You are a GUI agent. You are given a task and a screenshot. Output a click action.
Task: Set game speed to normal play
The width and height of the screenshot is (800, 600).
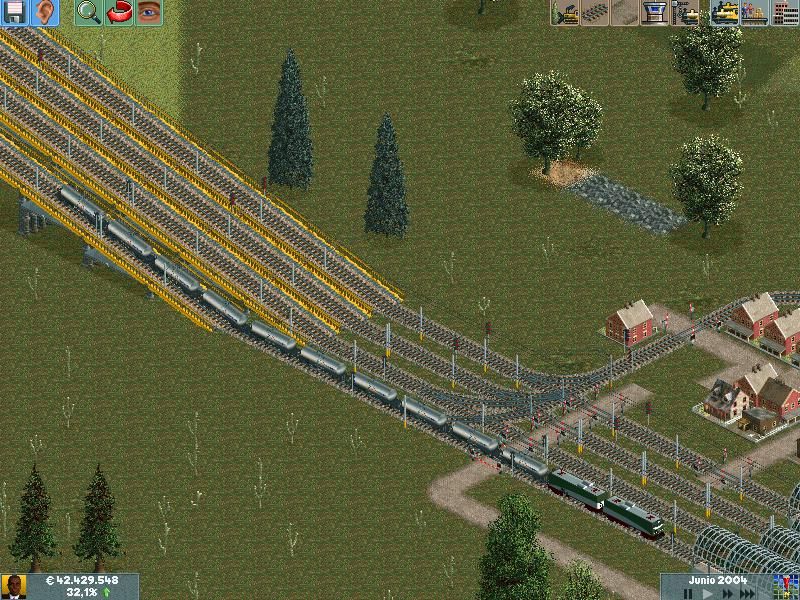point(708,593)
